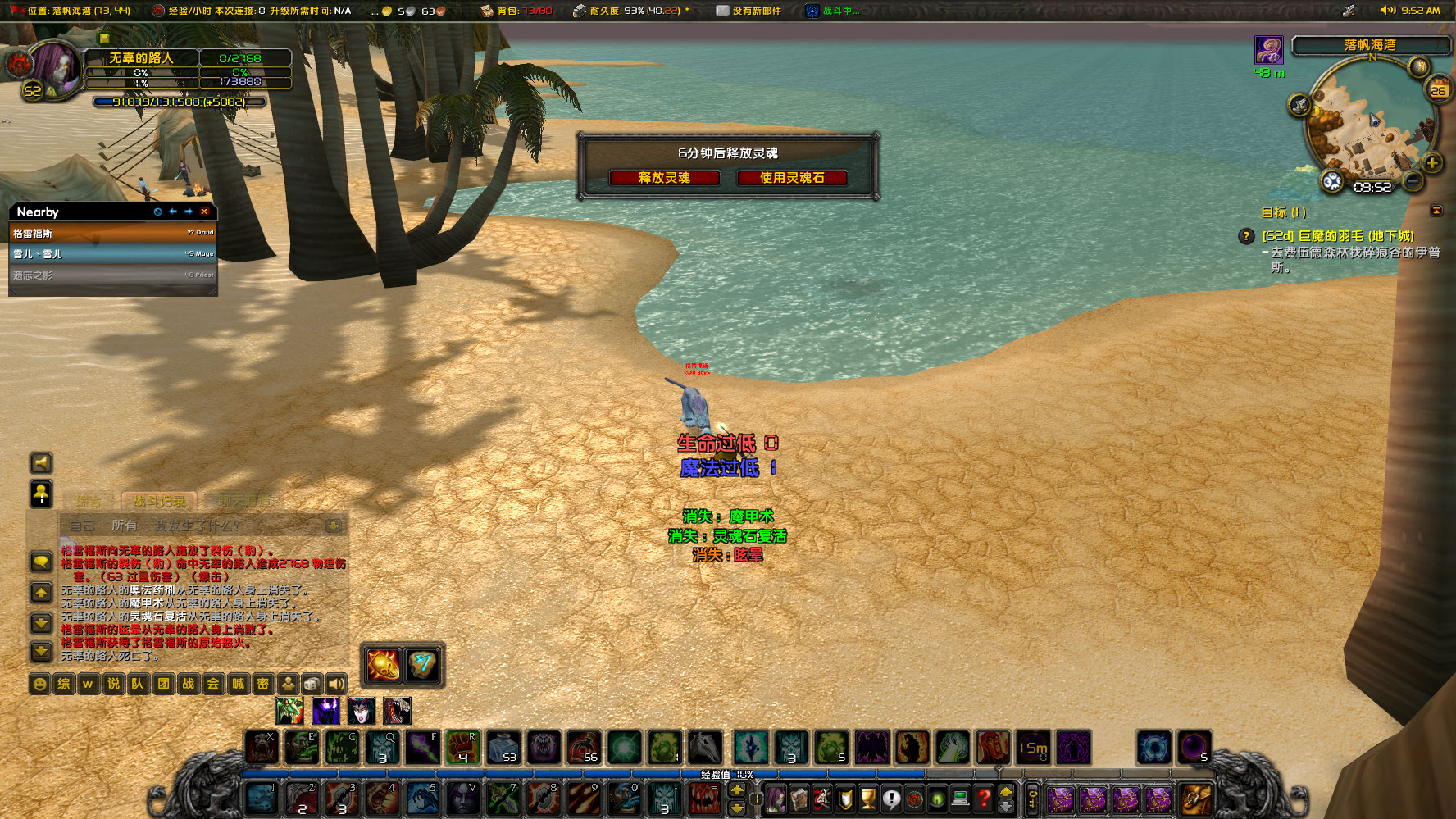The width and height of the screenshot is (1456, 819).
Task: Switch to the 综合 chat tab
Action: tap(89, 501)
